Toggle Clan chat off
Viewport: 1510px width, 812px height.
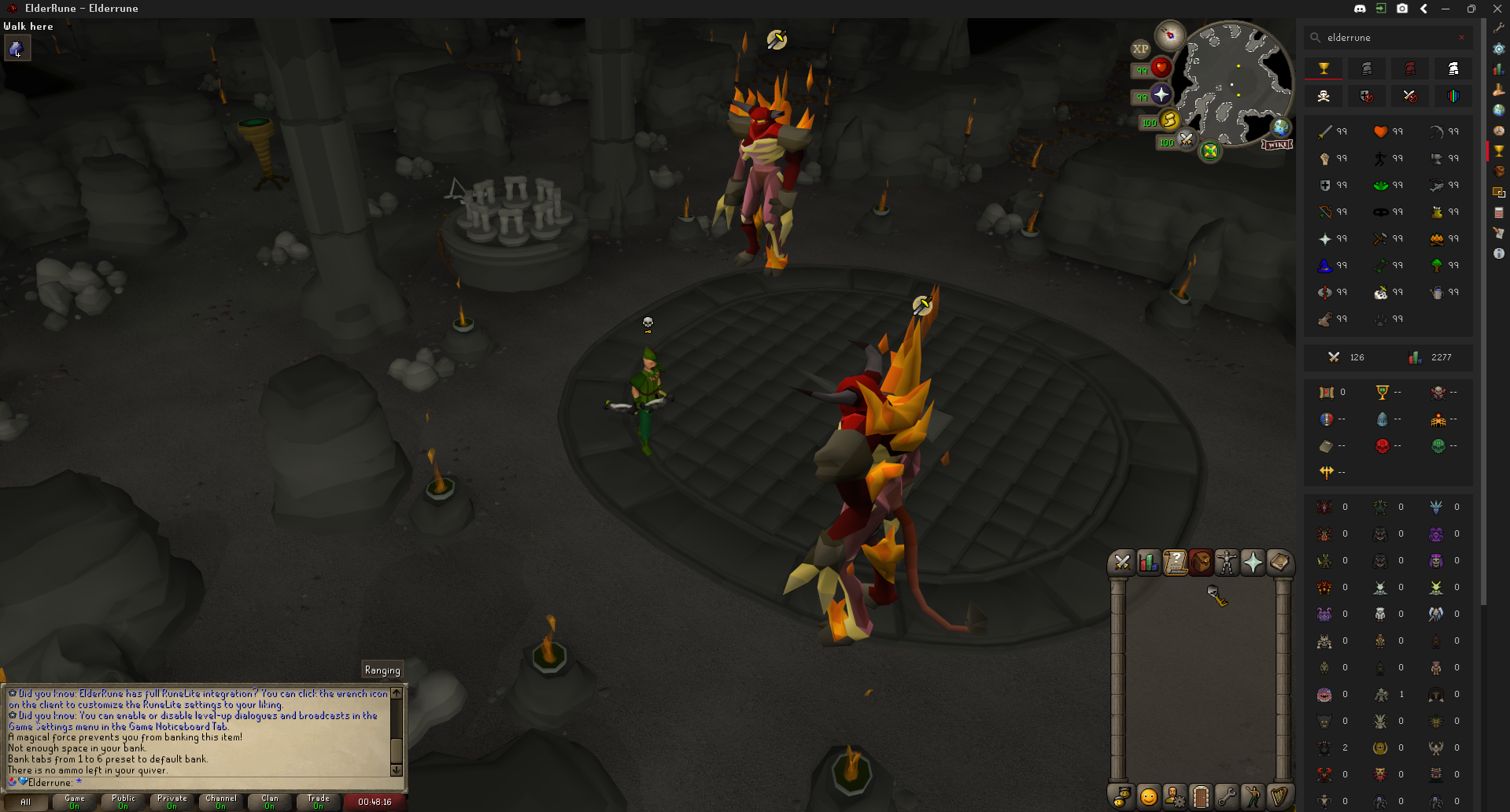tap(269, 801)
